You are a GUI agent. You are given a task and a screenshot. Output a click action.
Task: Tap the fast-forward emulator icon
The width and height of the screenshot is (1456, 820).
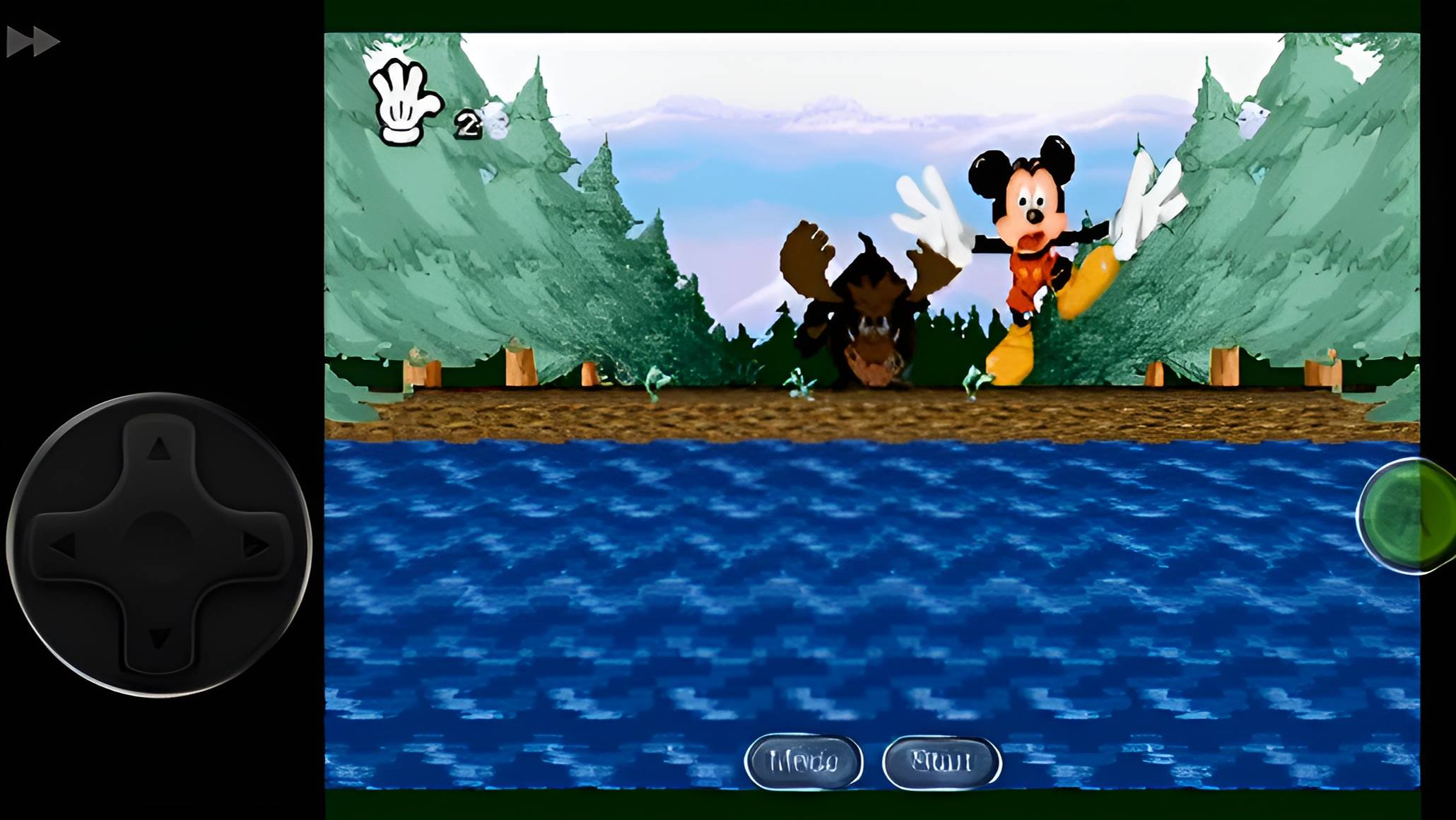pos(32,40)
